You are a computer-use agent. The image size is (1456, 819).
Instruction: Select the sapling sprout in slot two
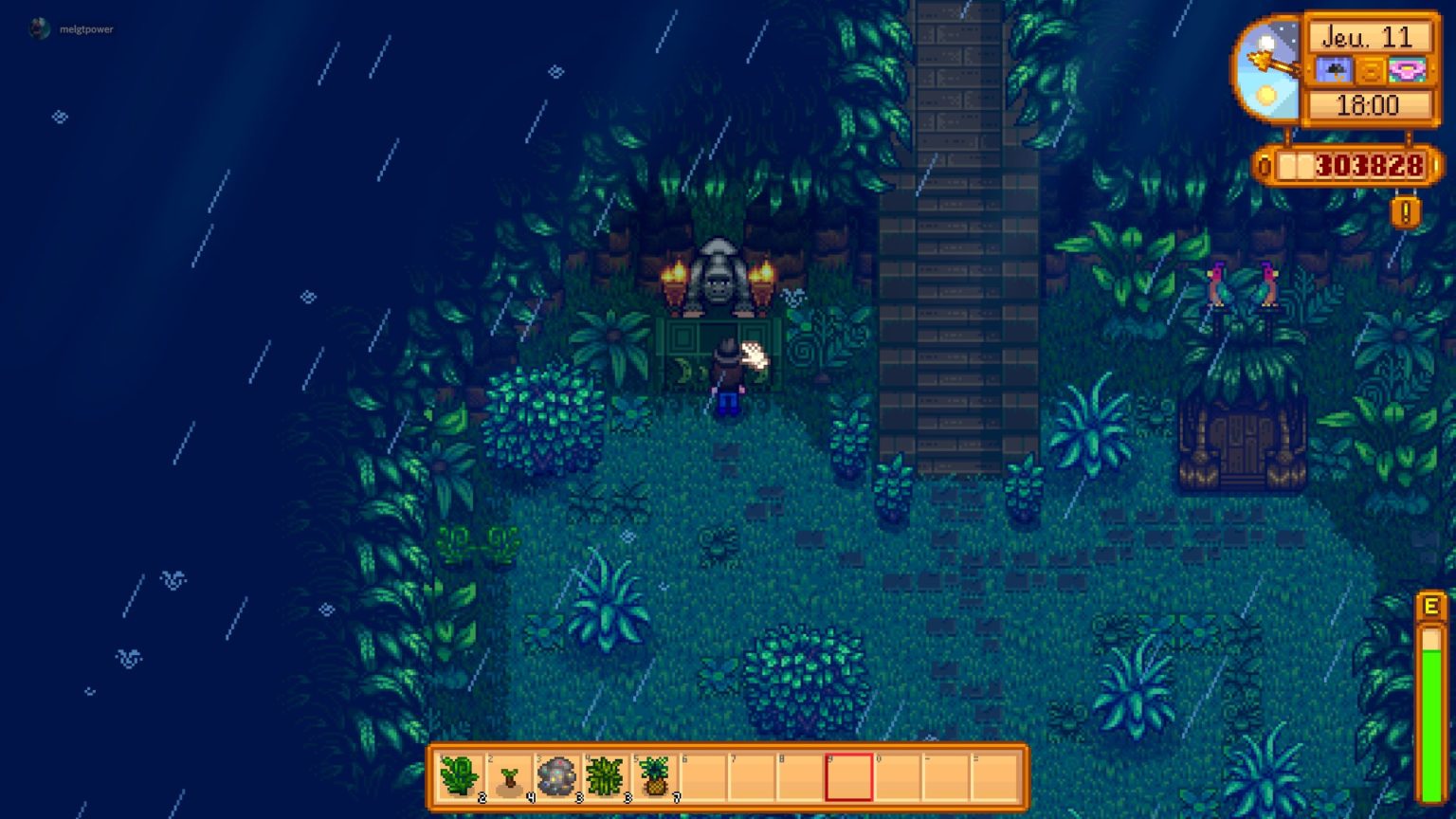509,777
